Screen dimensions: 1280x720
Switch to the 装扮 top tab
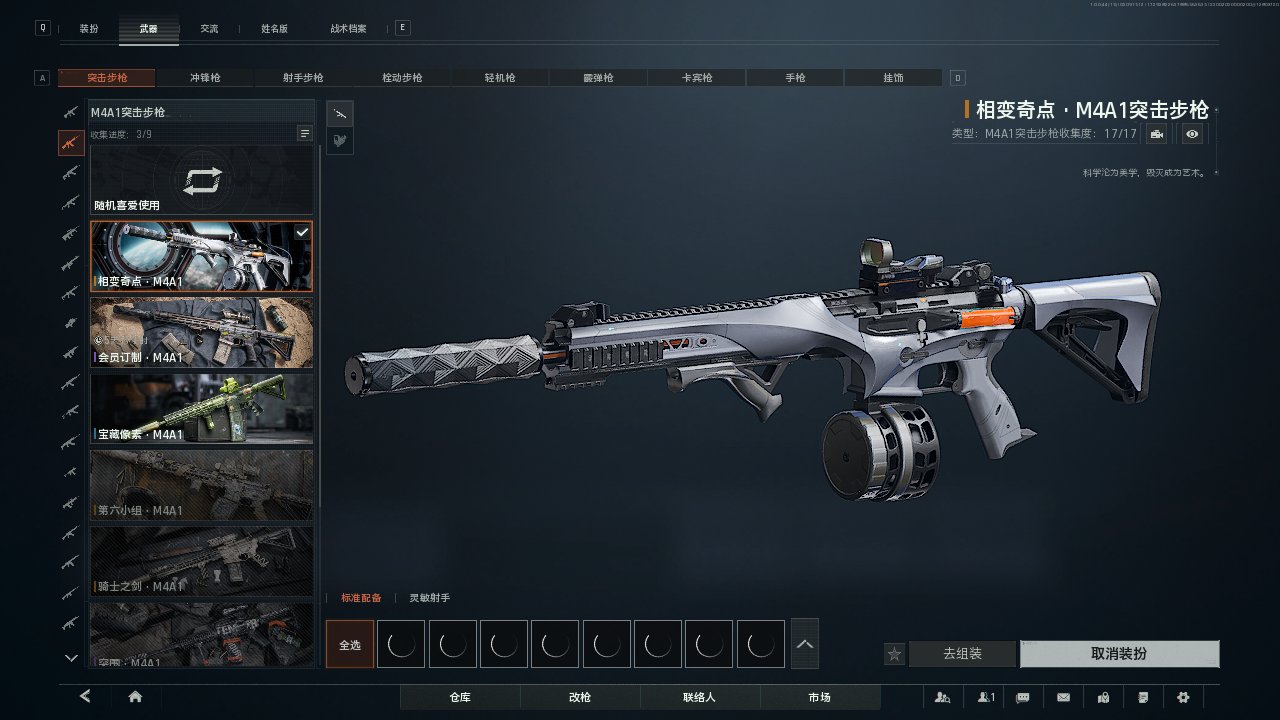click(x=89, y=29)
